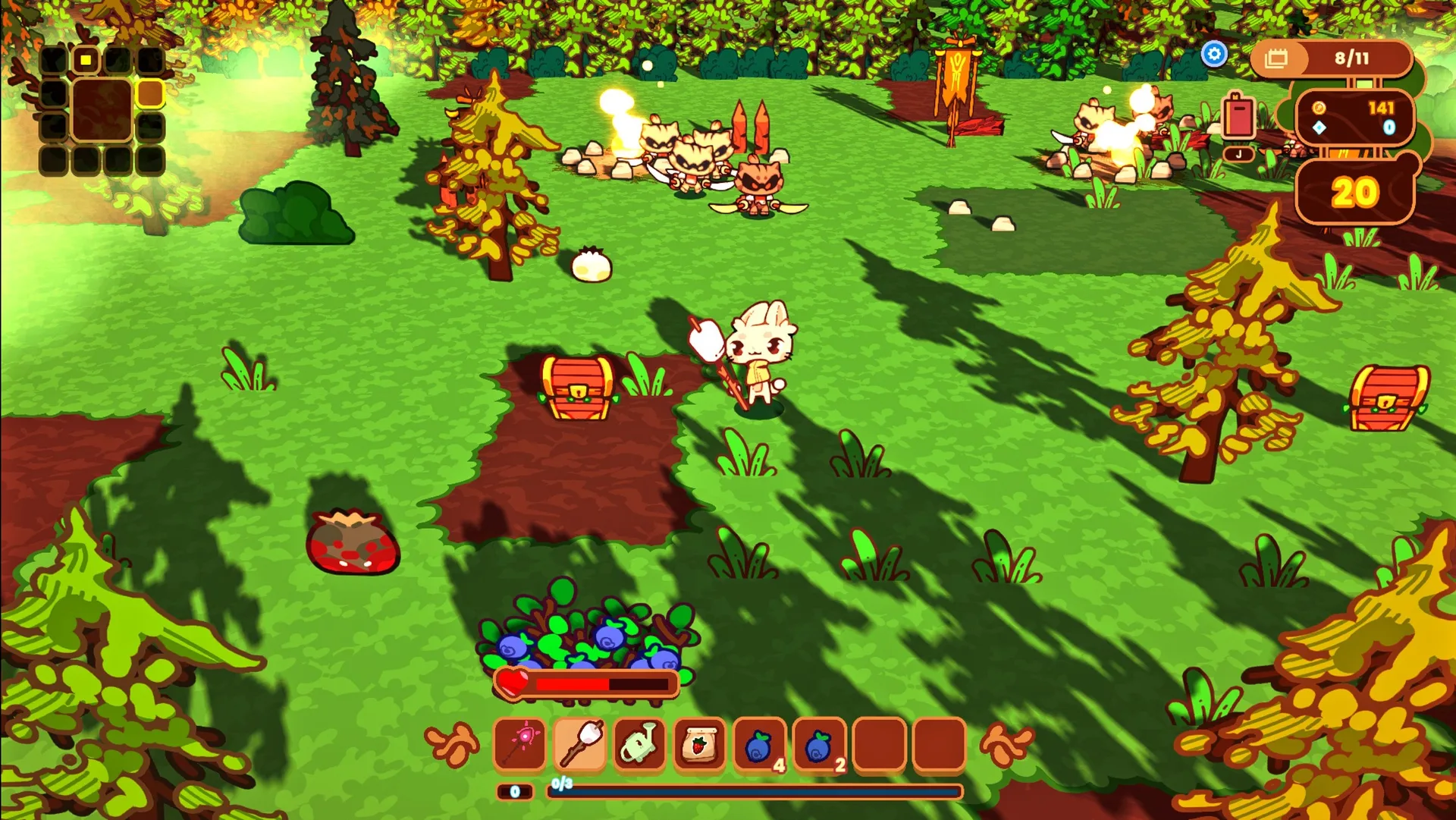Screen dimensions: 1456x820
Task: Open the red journal book
Action: [x=1238, y=118]
